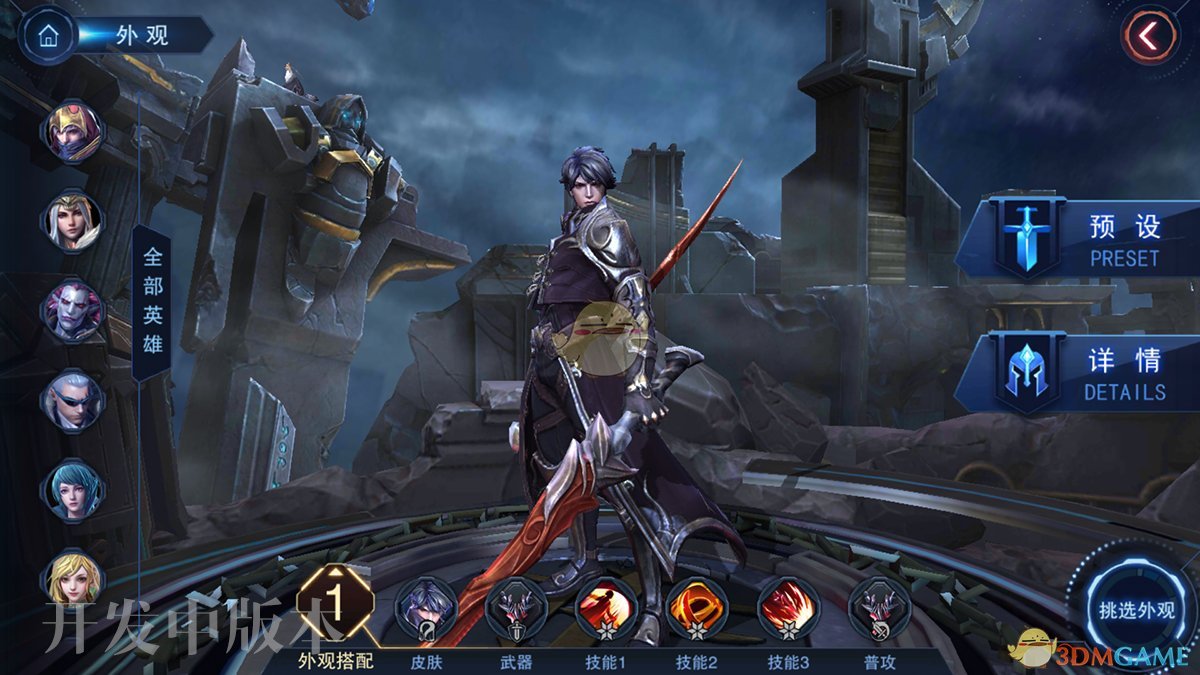
Task: Select the white-haired hero with sunglasses
Action: click(73, 400)
